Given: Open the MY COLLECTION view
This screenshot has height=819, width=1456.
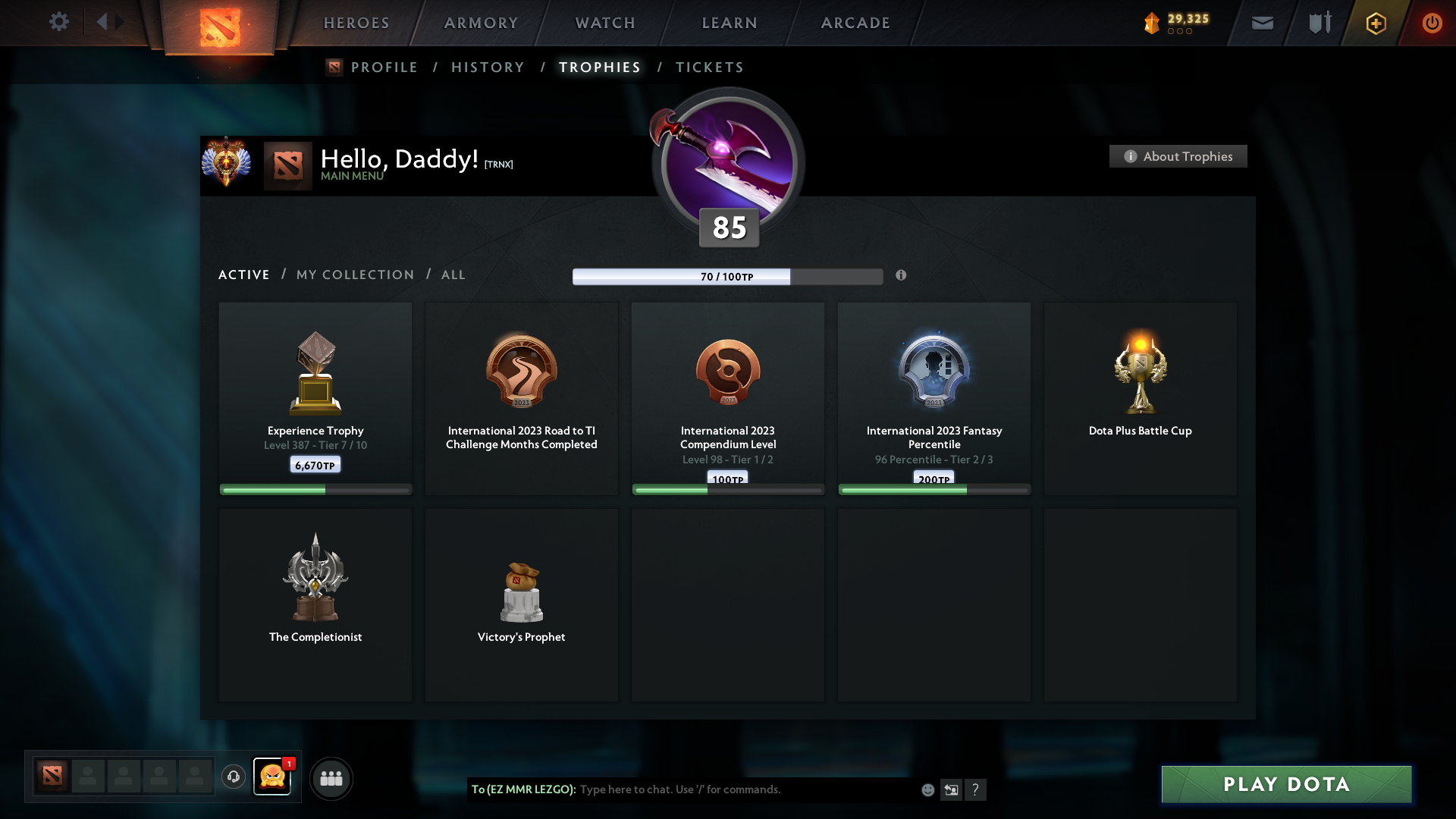Looking at the screenshot, I should click(x=354, y=275).
